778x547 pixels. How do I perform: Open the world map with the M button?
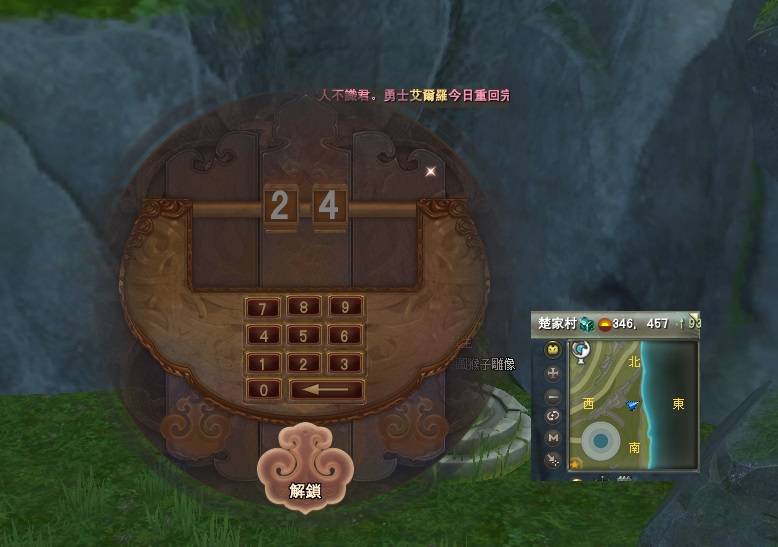point(552,437)
